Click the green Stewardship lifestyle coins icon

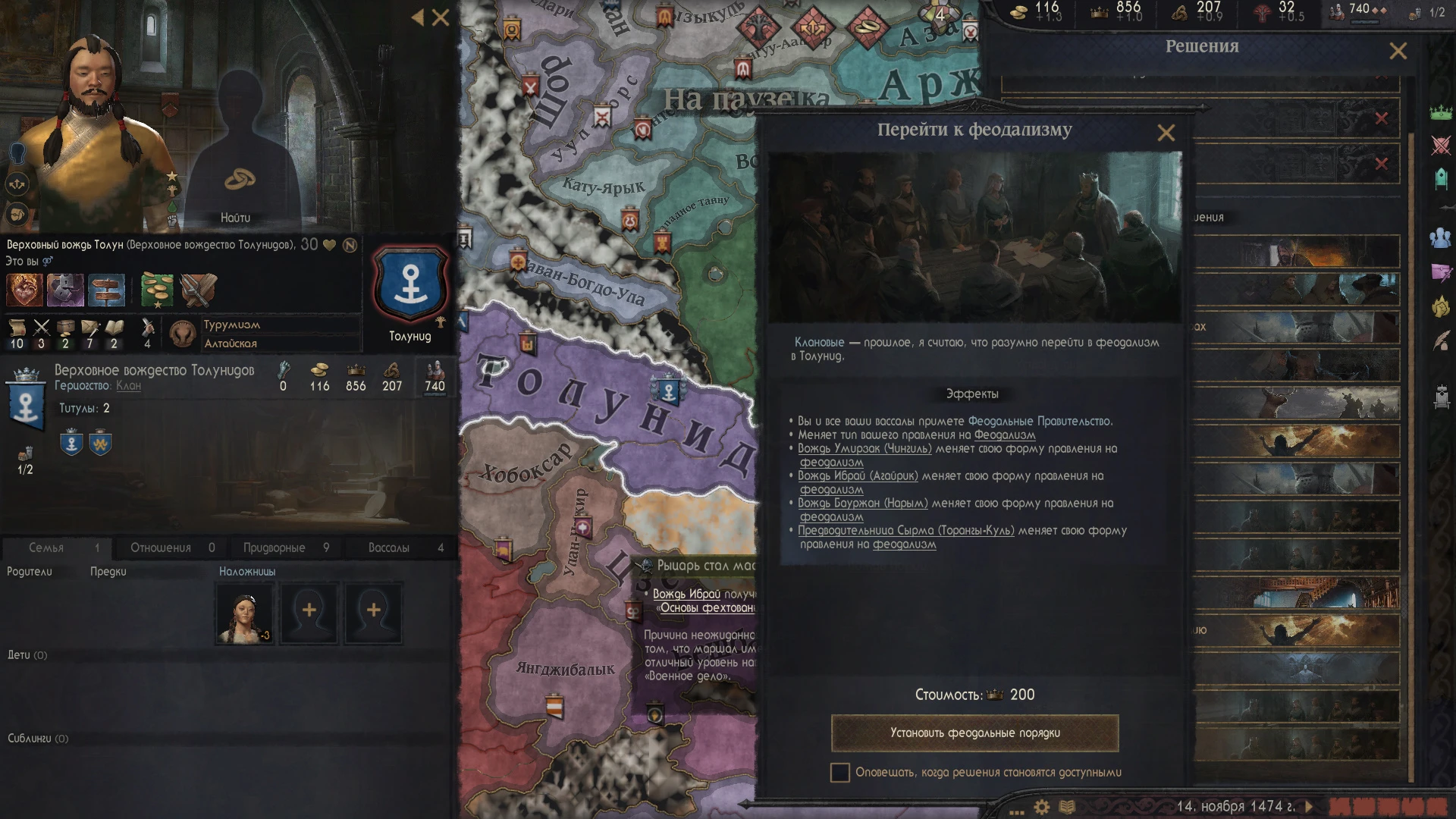[x=155, y=290]
